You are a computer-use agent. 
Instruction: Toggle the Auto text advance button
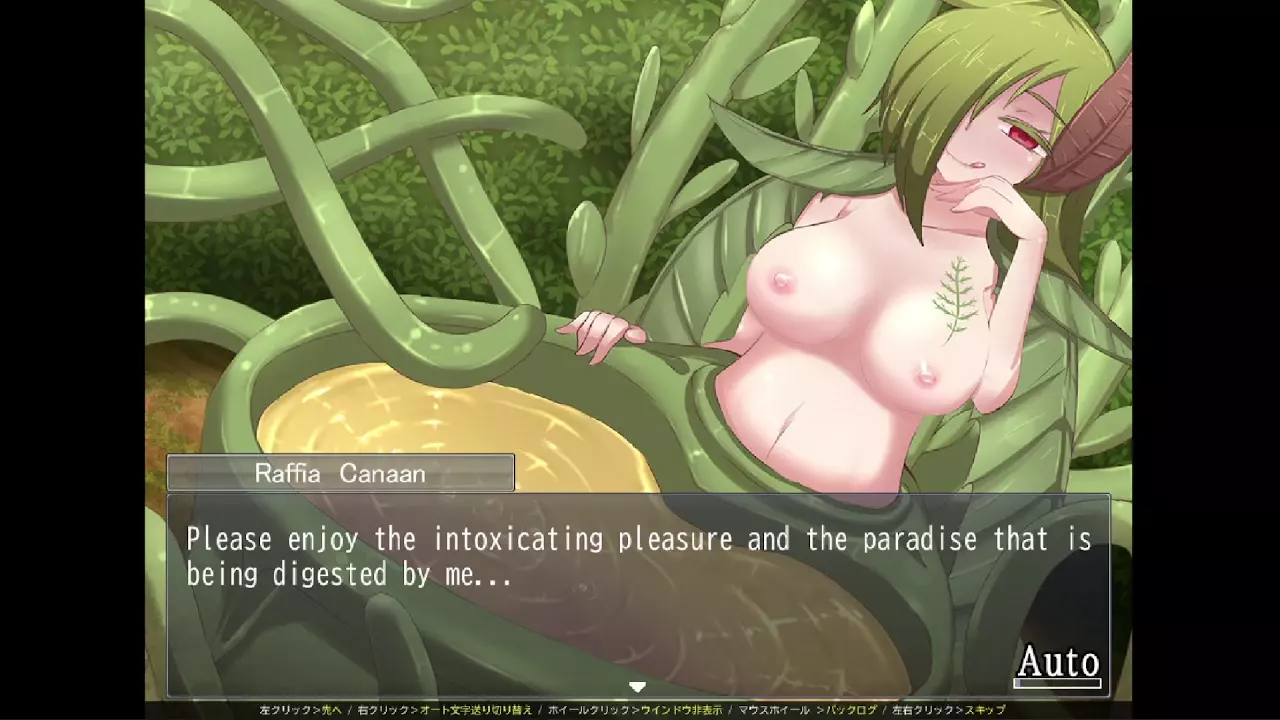[1058, 663]
